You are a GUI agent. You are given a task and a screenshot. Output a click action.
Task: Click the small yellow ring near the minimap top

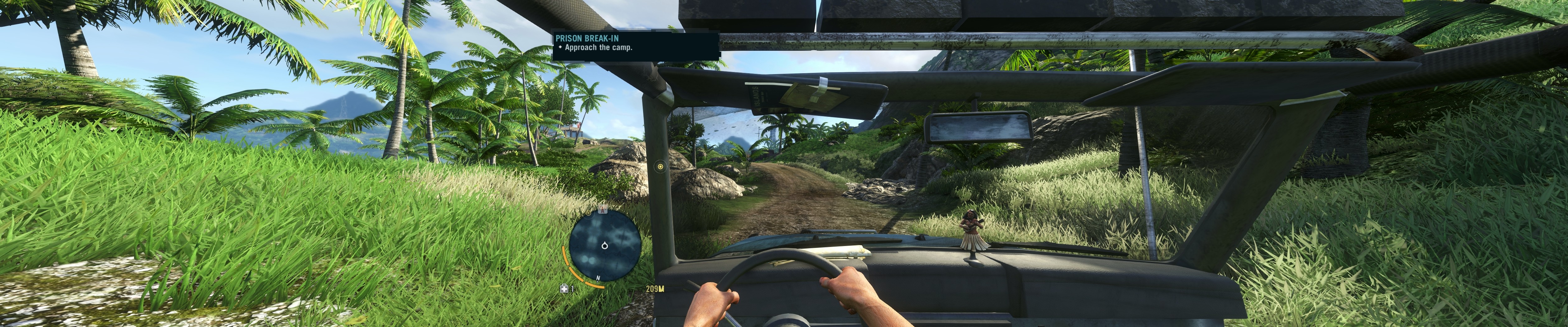[589, 213]
